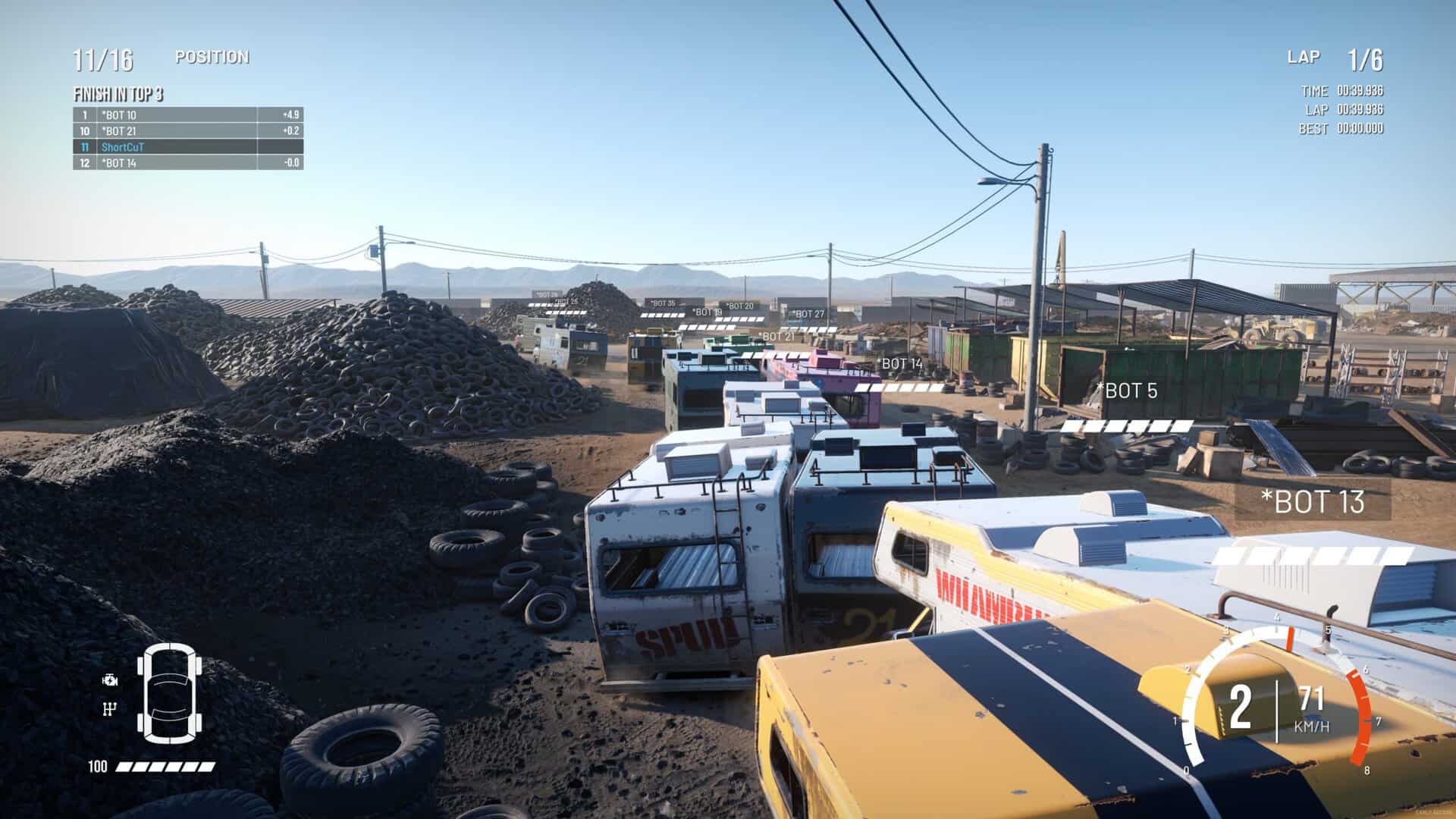Select the *BOT 14 leaderboard row
The height and width of the screenshot is (819, 1456).
pyautogui.click(x=188, y=163)
